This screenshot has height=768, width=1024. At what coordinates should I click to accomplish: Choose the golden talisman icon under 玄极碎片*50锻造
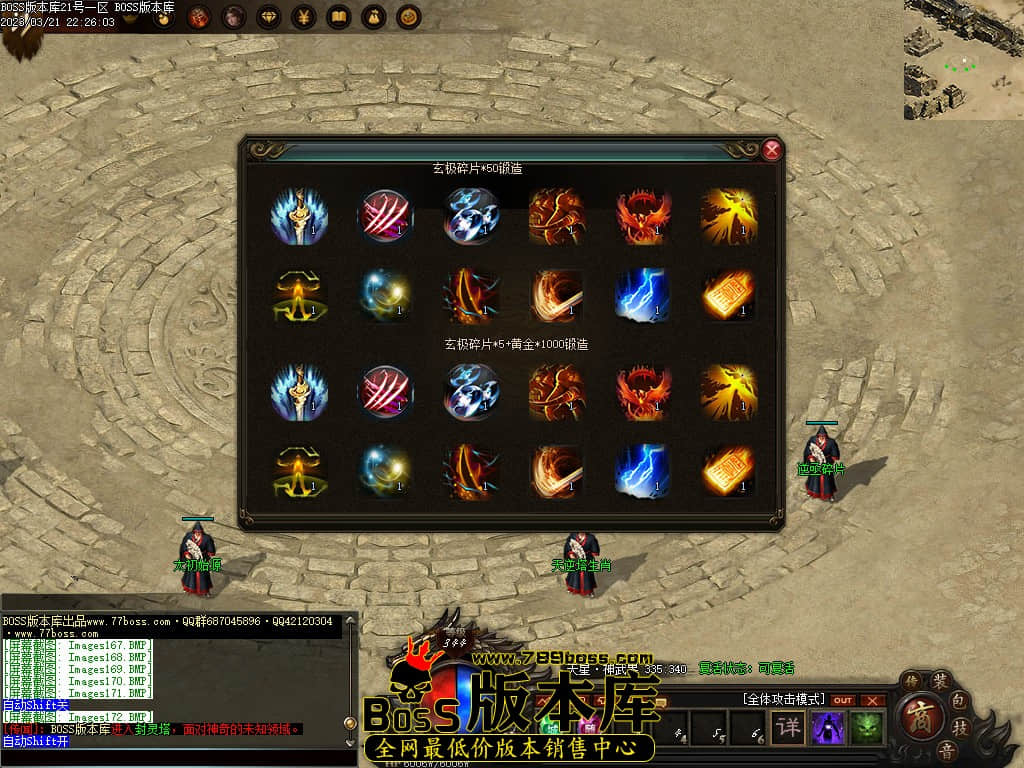click(x=729, y=295)
